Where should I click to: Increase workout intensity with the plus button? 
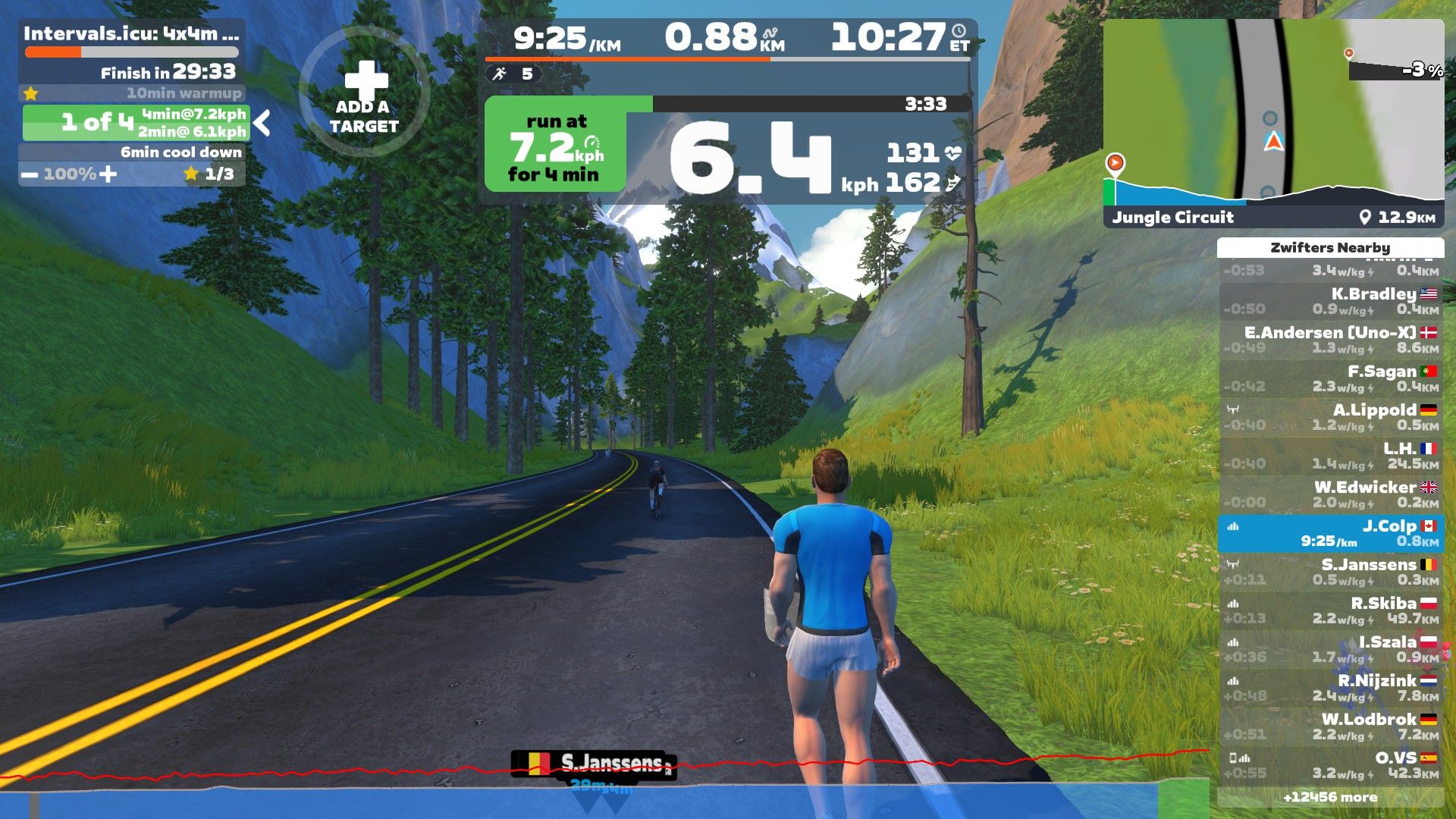[x=108, y=174]
